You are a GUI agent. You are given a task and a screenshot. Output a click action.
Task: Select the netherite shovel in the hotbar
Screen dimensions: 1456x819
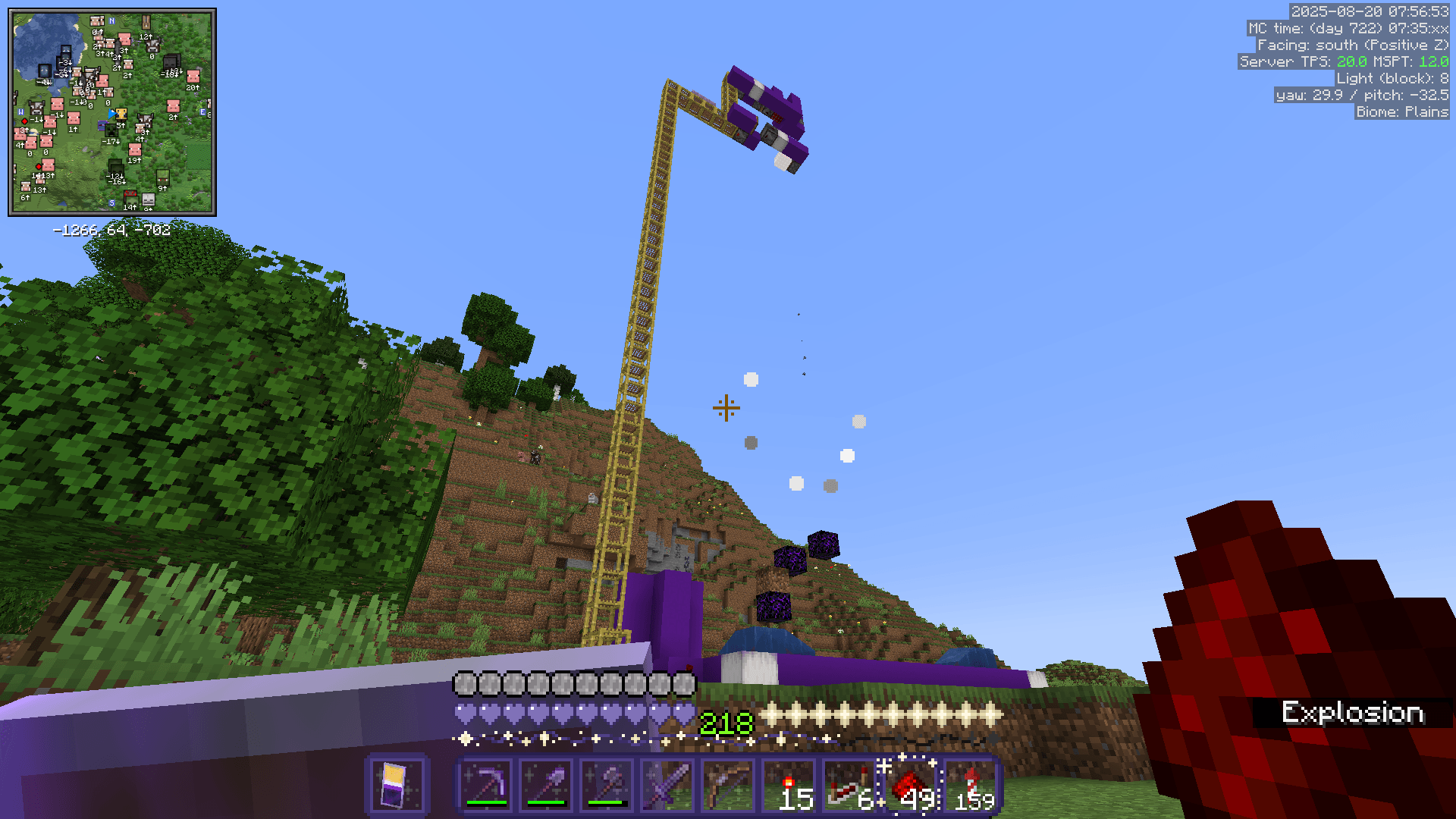546,785
